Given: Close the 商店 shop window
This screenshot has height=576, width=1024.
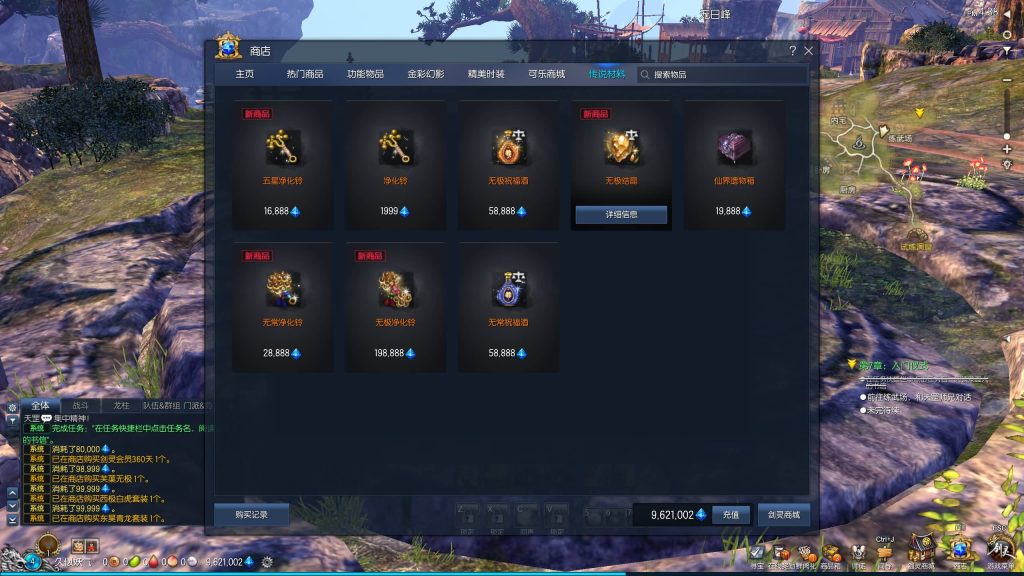Looking at the screenshot, I should pos(808,51).
